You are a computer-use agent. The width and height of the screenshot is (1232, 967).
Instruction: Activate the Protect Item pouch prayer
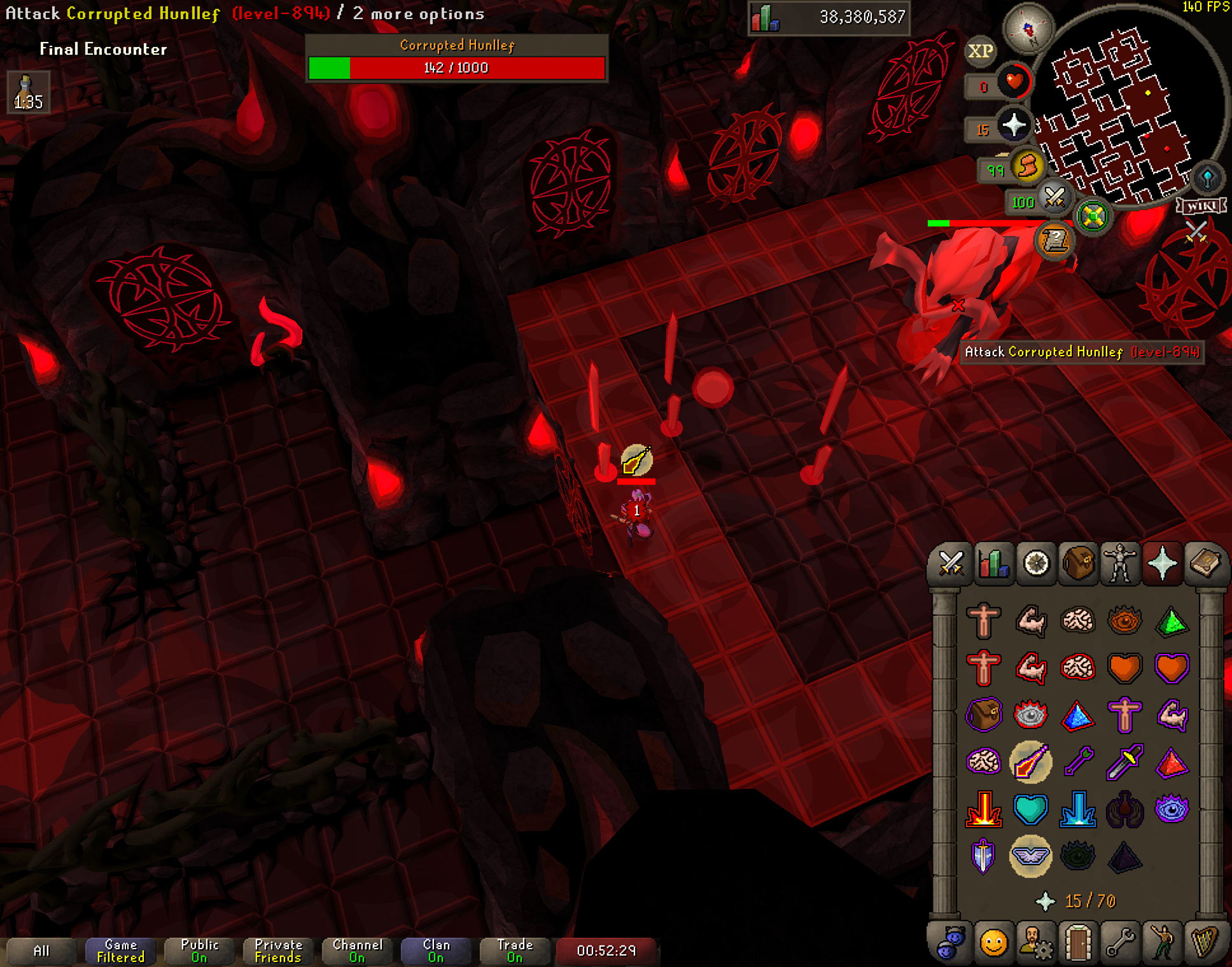tap(984, 714)
